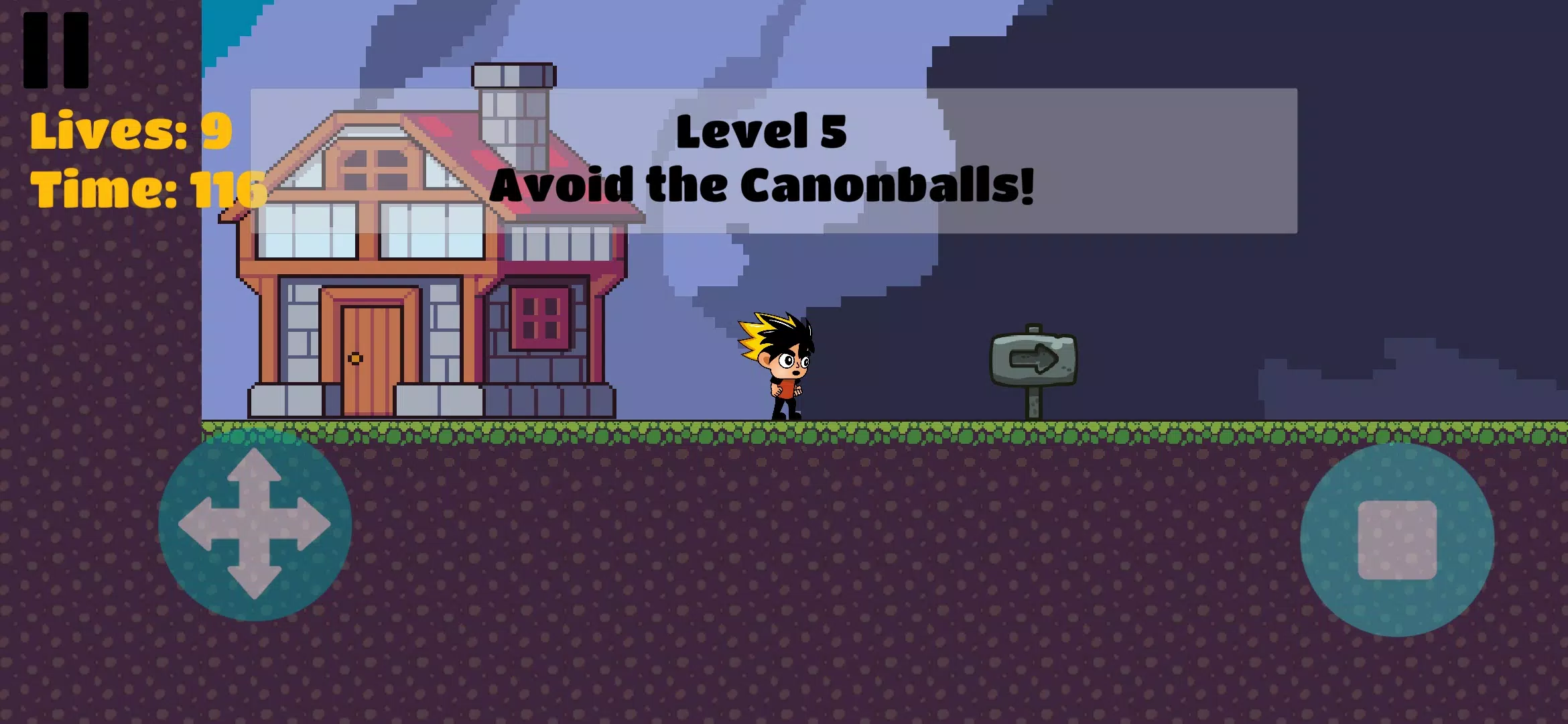The height and width of the screenshot is (724, 1568).
Task: Tap the directional arrows movement pad
Action: (255, 524)
